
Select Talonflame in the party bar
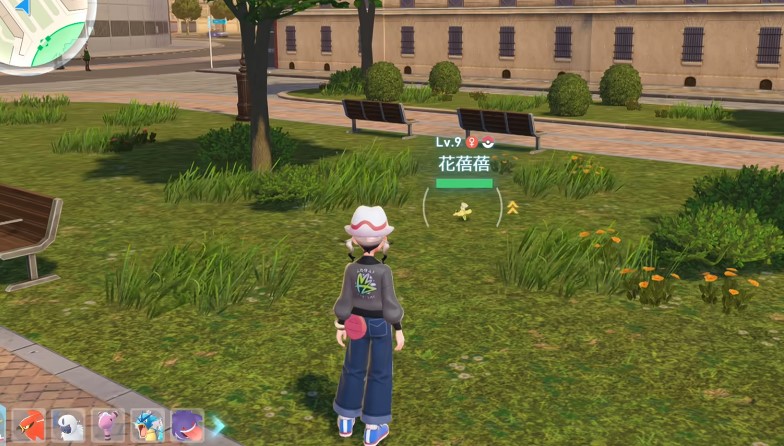(x=30, y=427)
